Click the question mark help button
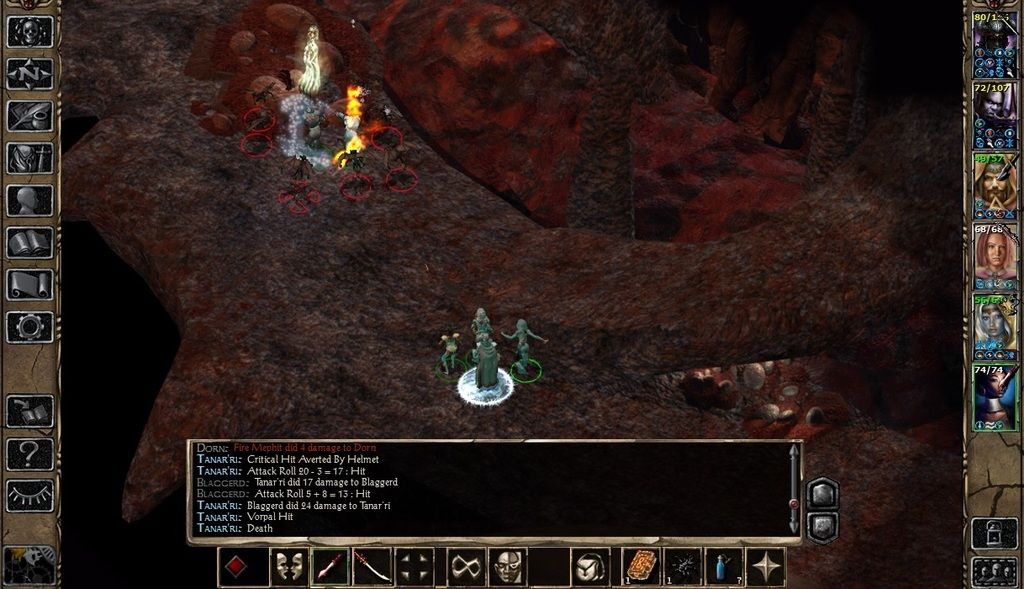The height and width of the screenshot is (589, 1024). (x=30, y=455)
